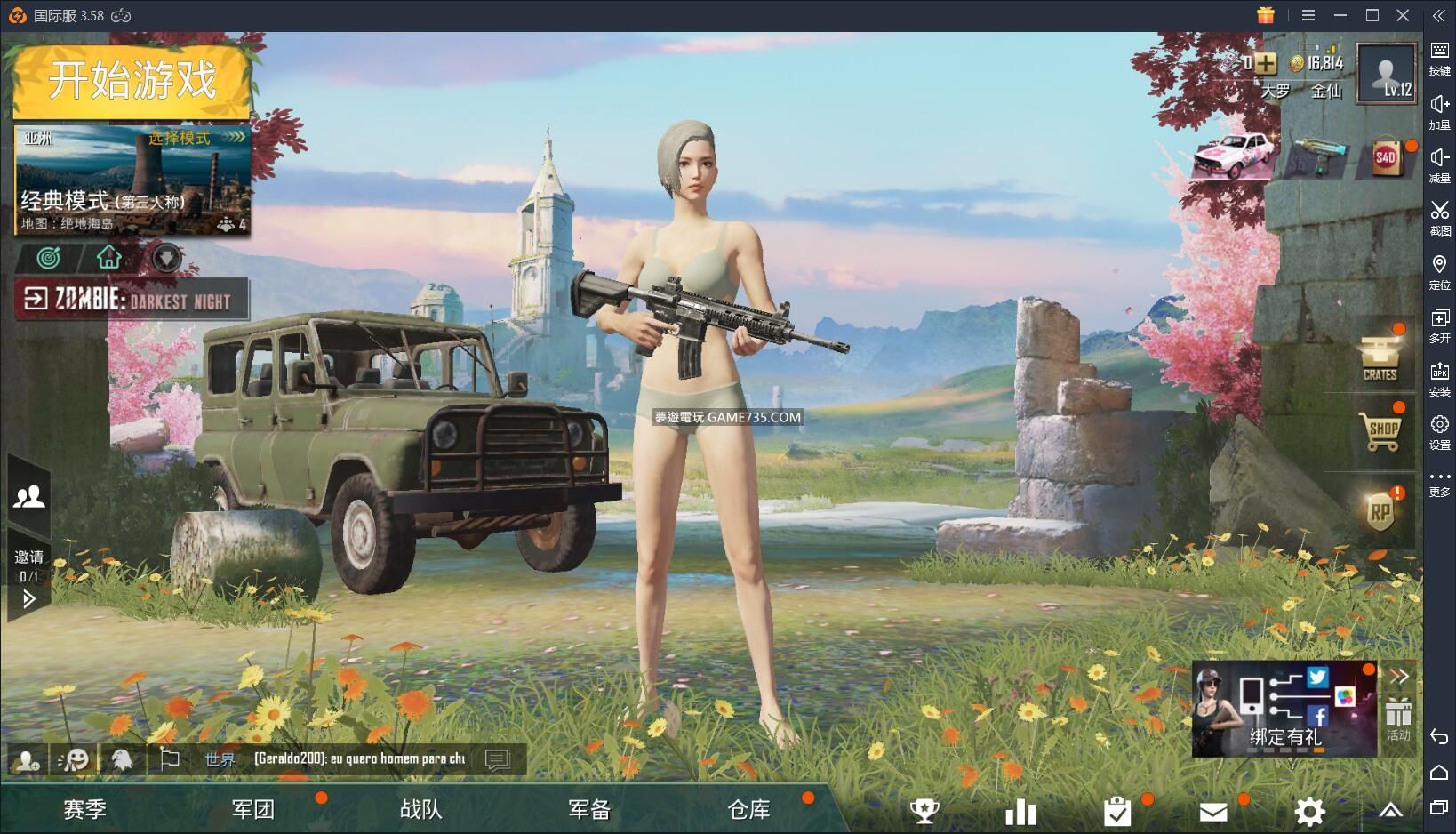The image size is (1456, 834).
Task: Open the 赛季 season tab
Action: coord(85,809)
